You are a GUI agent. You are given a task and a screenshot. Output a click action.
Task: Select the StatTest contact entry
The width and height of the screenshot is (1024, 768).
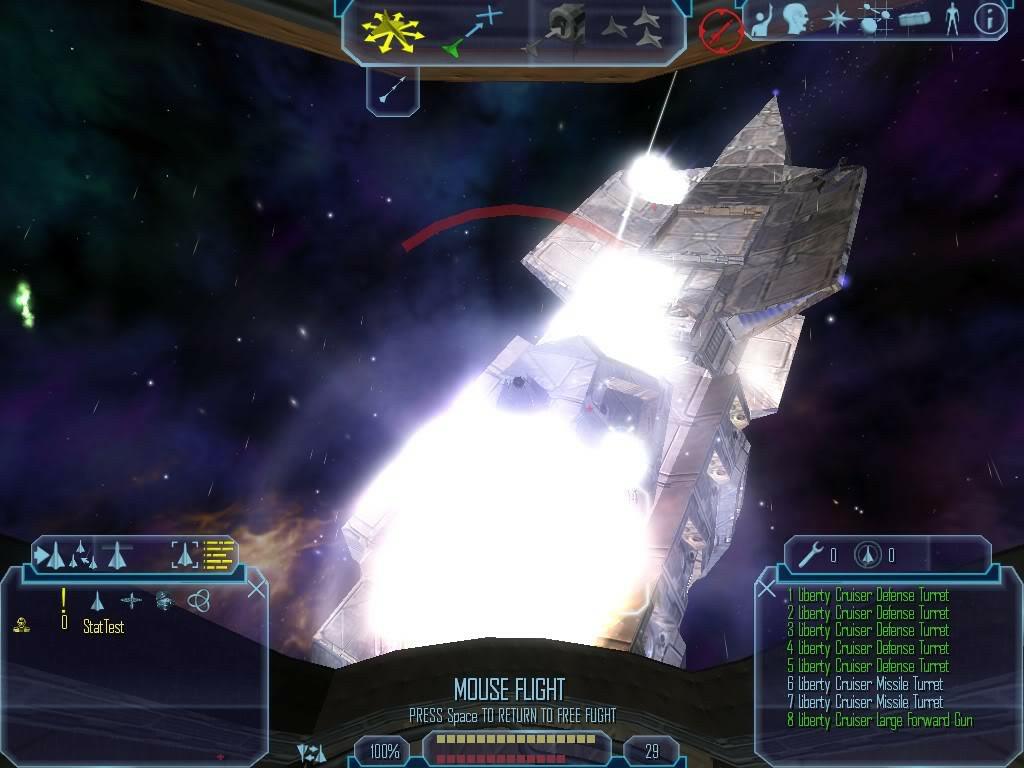point(103,627)
